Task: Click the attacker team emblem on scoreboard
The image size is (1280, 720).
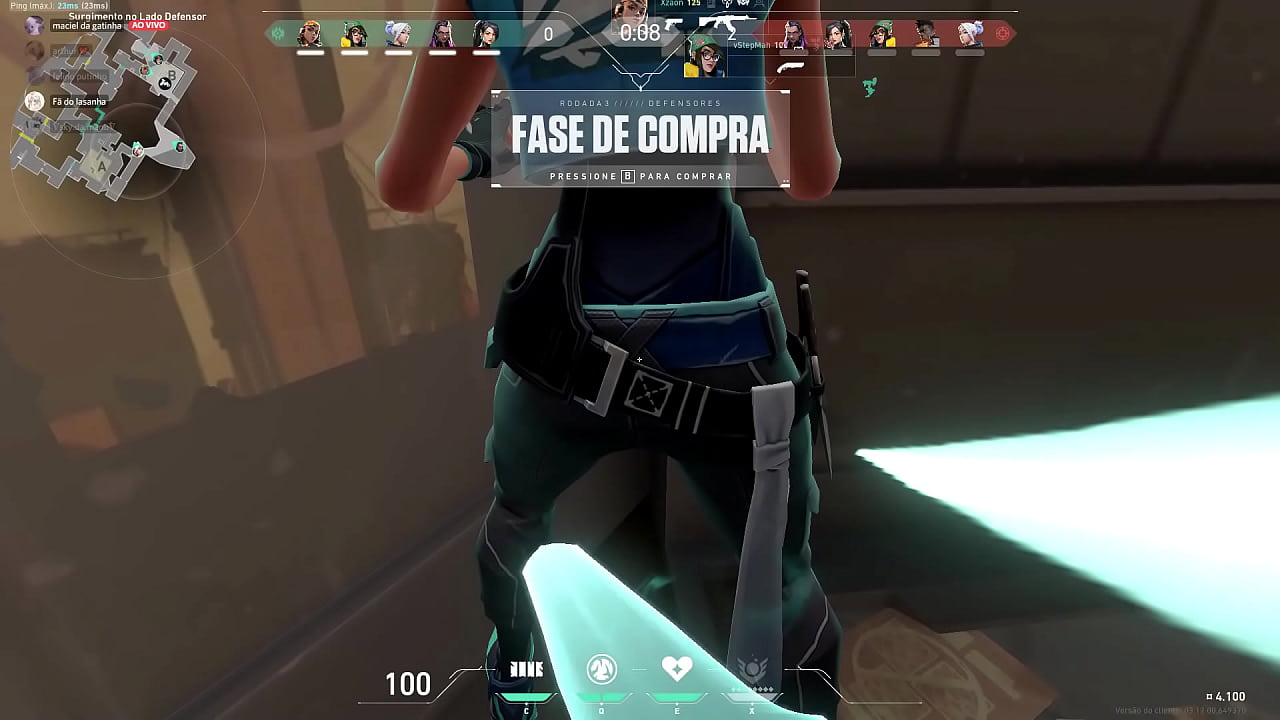Action: click(x=1003, y=33)
